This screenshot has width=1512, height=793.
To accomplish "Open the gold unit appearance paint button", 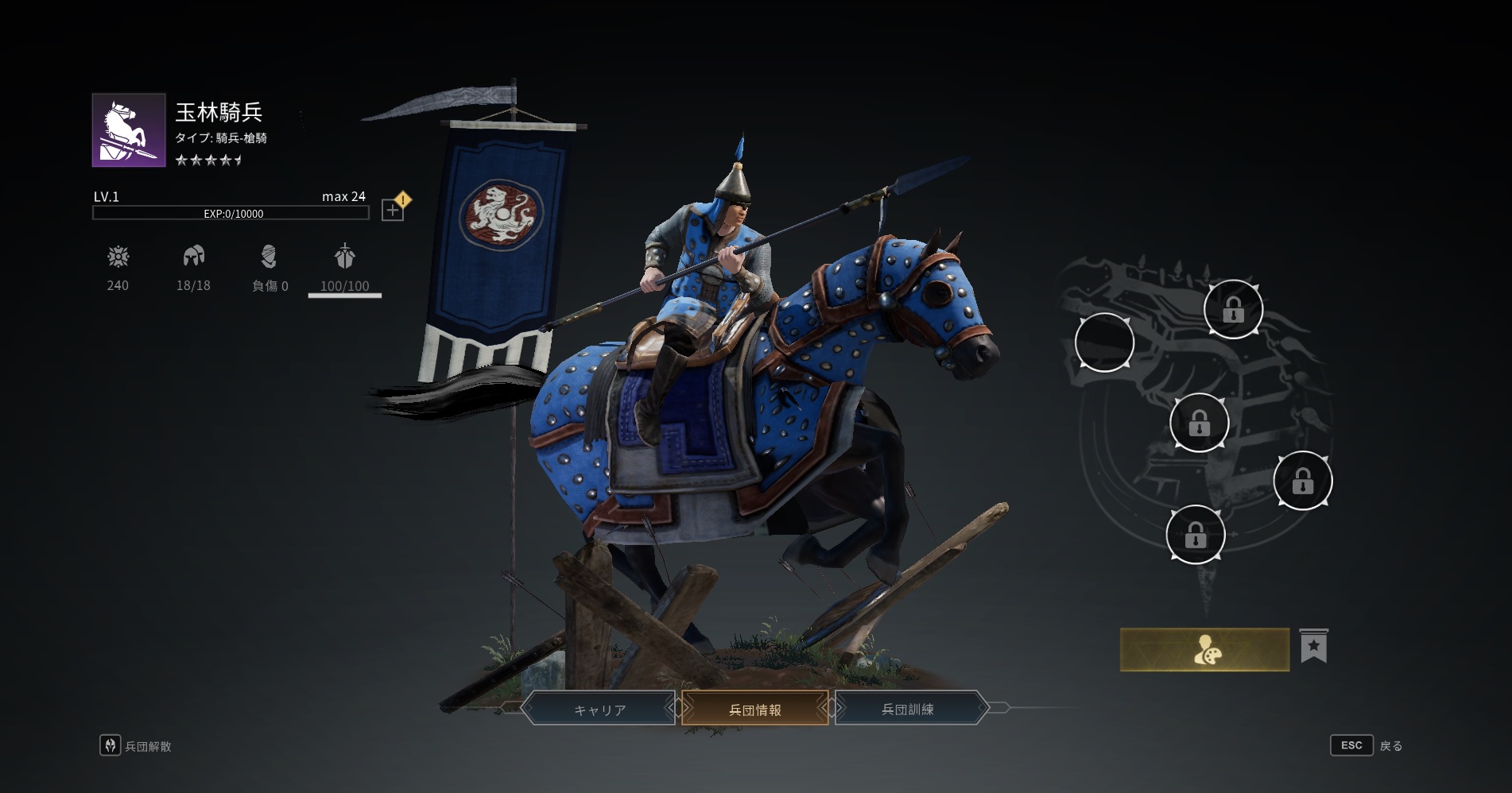I will (x=1204, y=650).
